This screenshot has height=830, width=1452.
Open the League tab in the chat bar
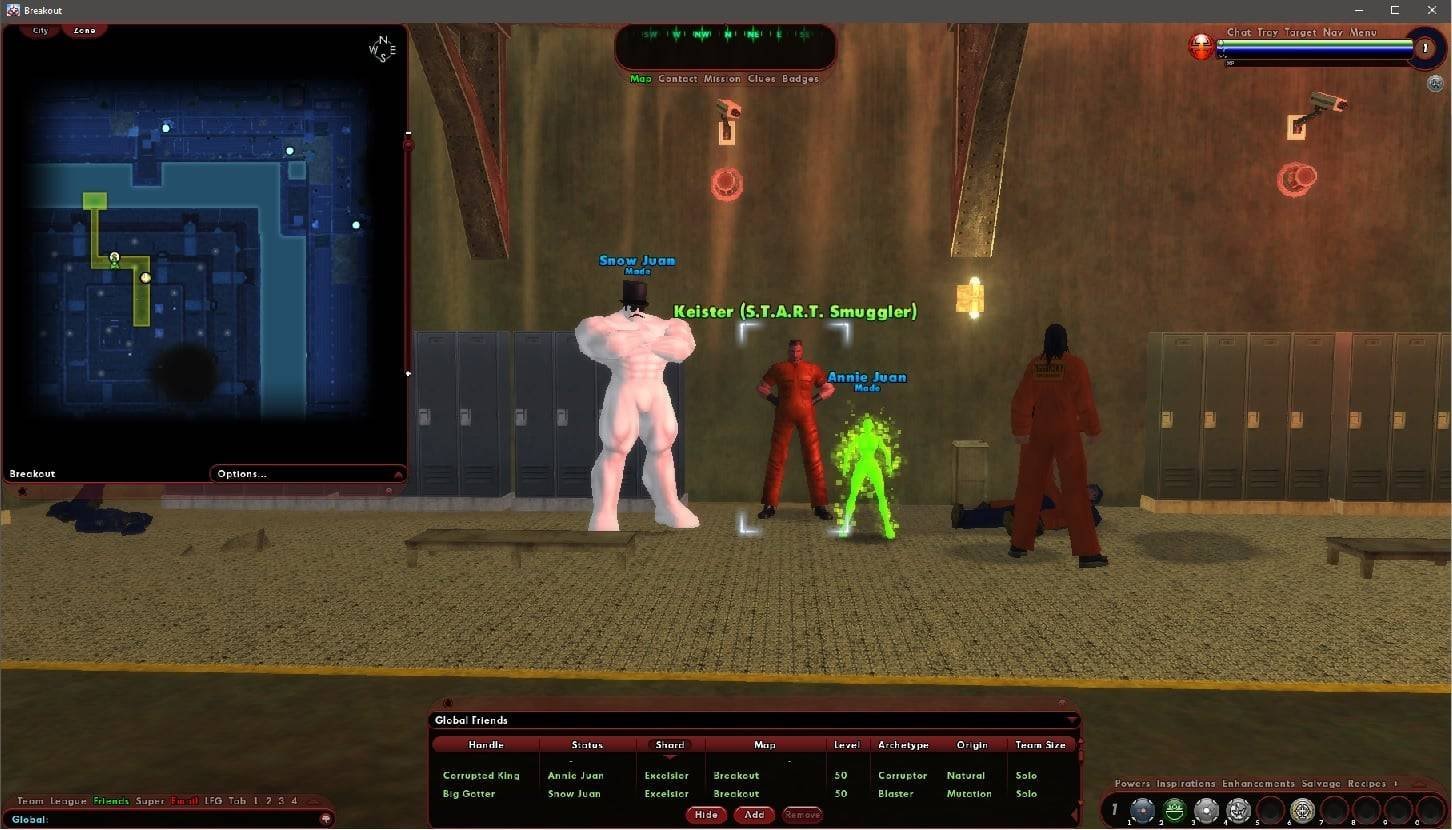[x=68, y=801]
